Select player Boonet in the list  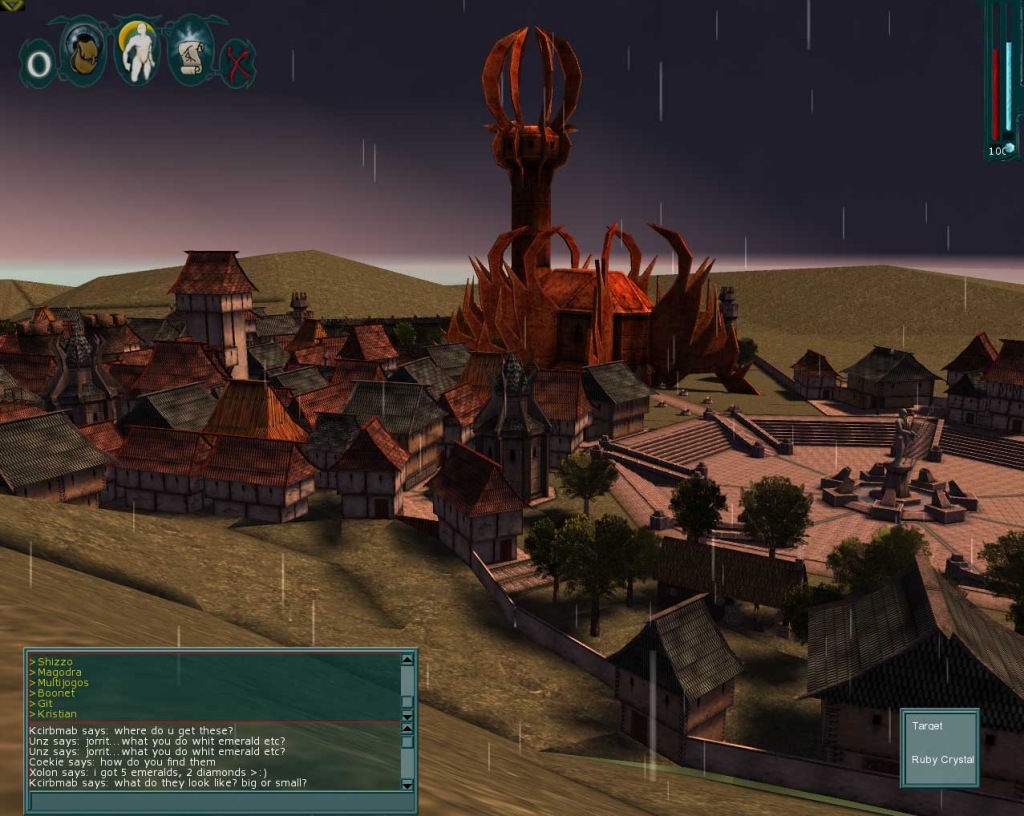pos(56,693)
